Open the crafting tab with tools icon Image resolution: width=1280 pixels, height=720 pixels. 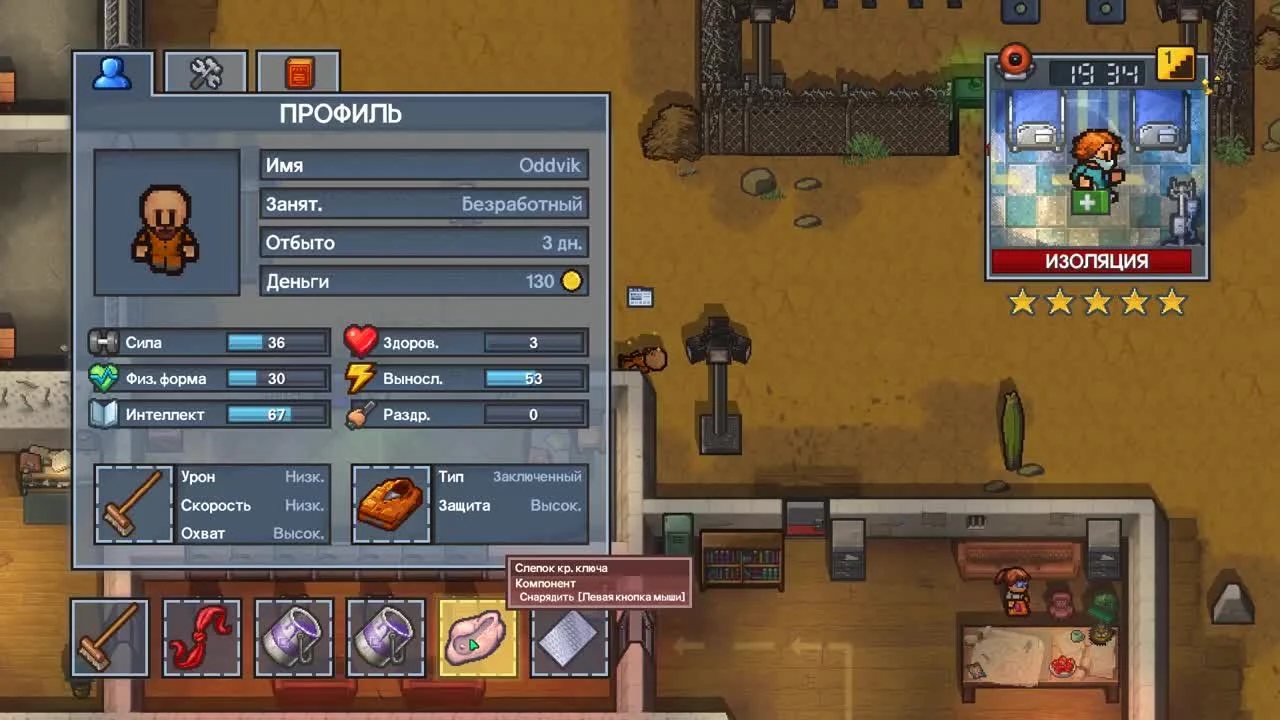pos(205,70)
